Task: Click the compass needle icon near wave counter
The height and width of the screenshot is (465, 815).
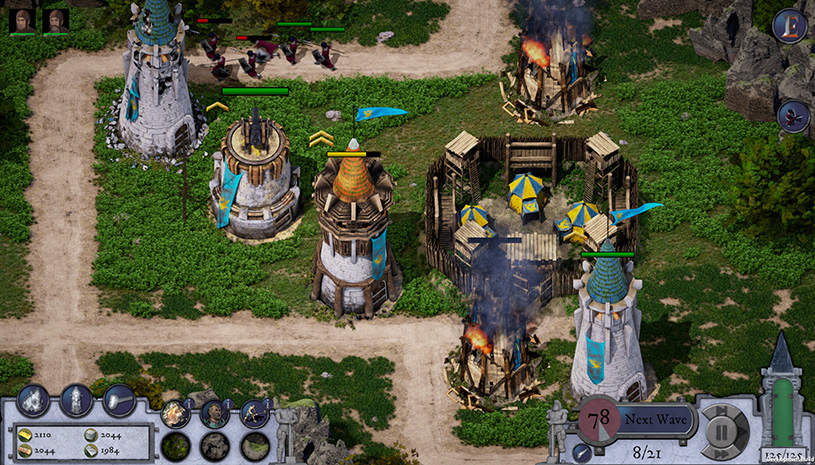Action: click(580, 453)
